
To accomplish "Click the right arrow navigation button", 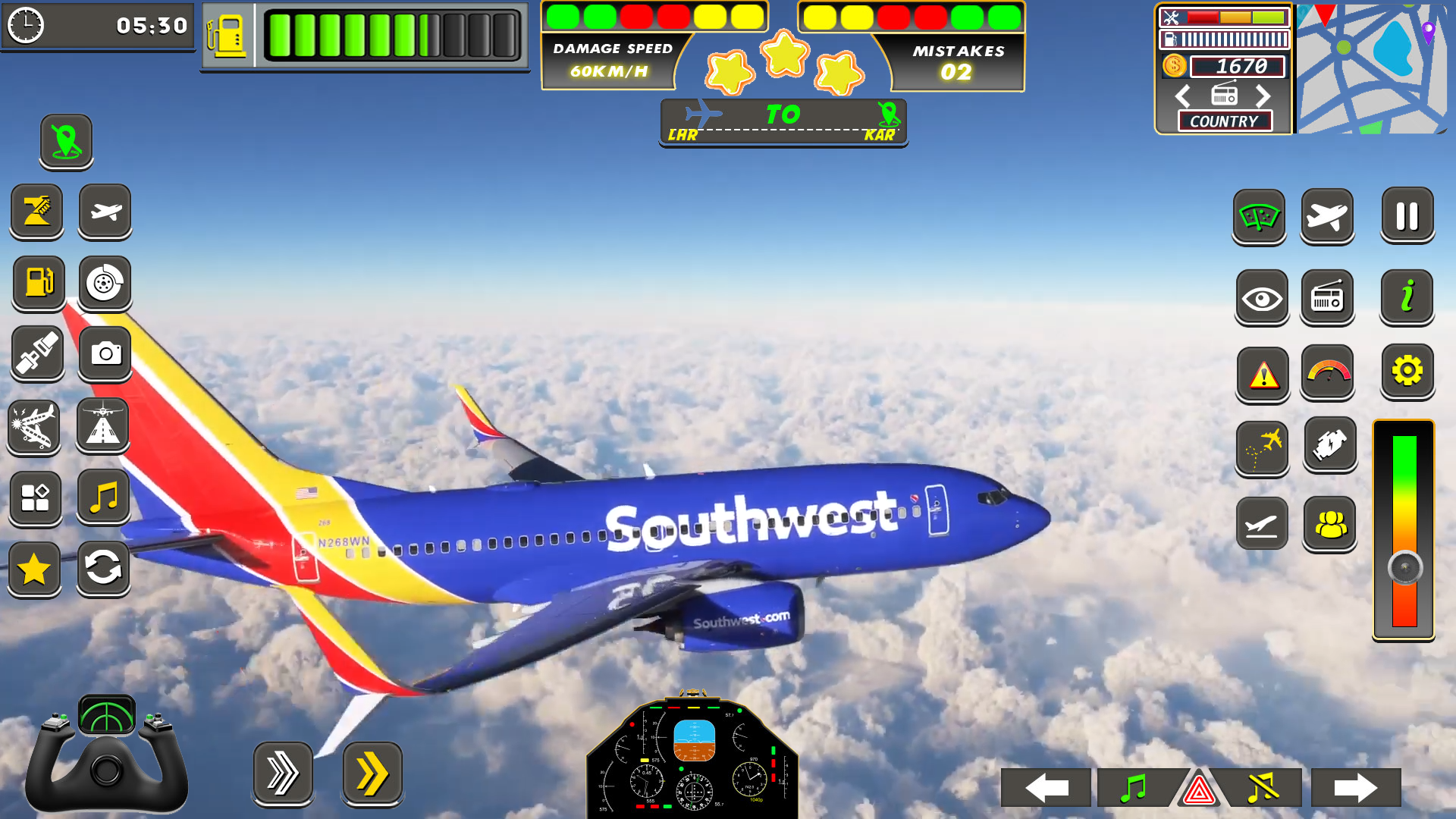I will pyautogui.click(x=1357, y=788).
